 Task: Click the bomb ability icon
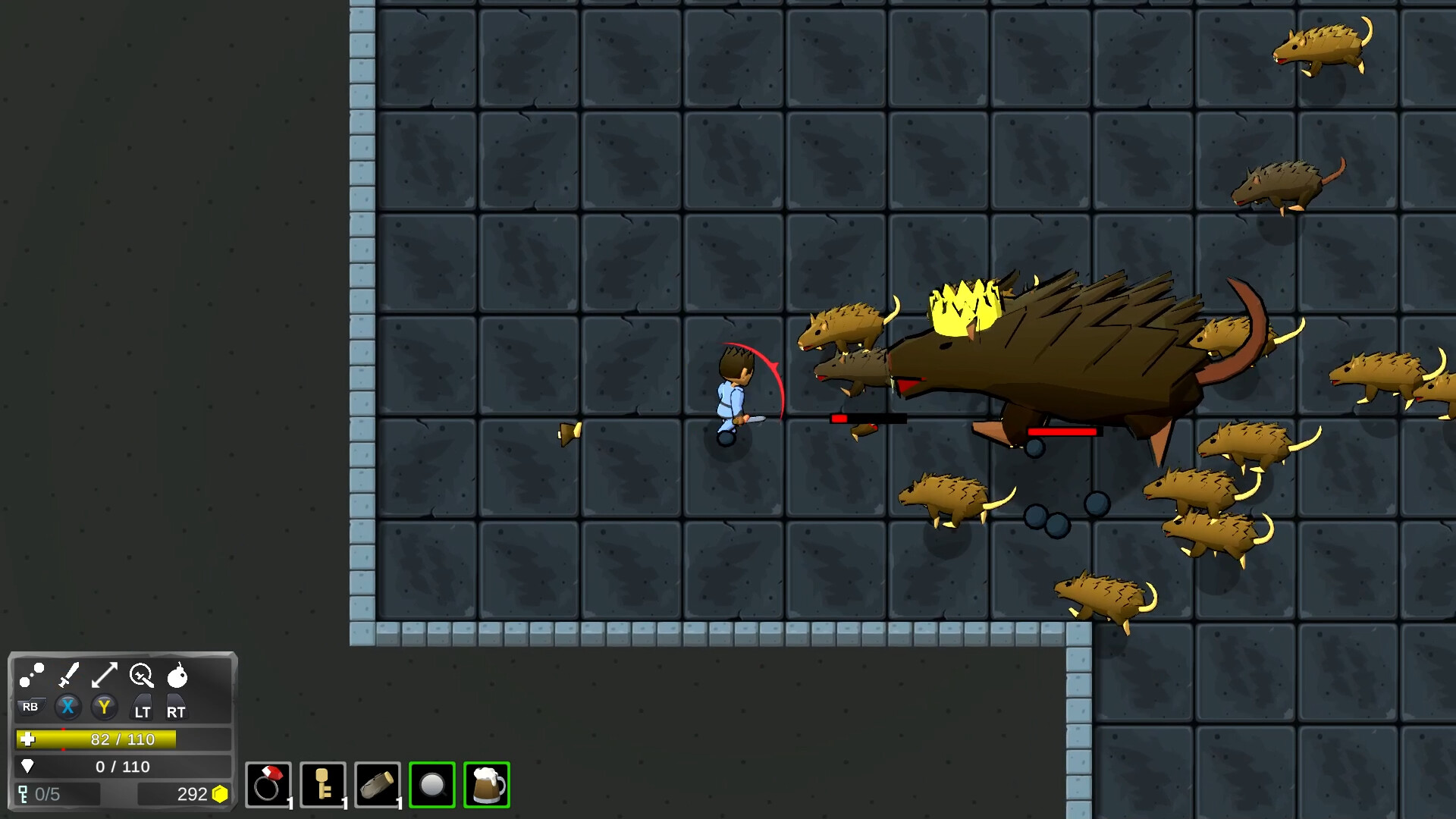(x=180, y=676)
